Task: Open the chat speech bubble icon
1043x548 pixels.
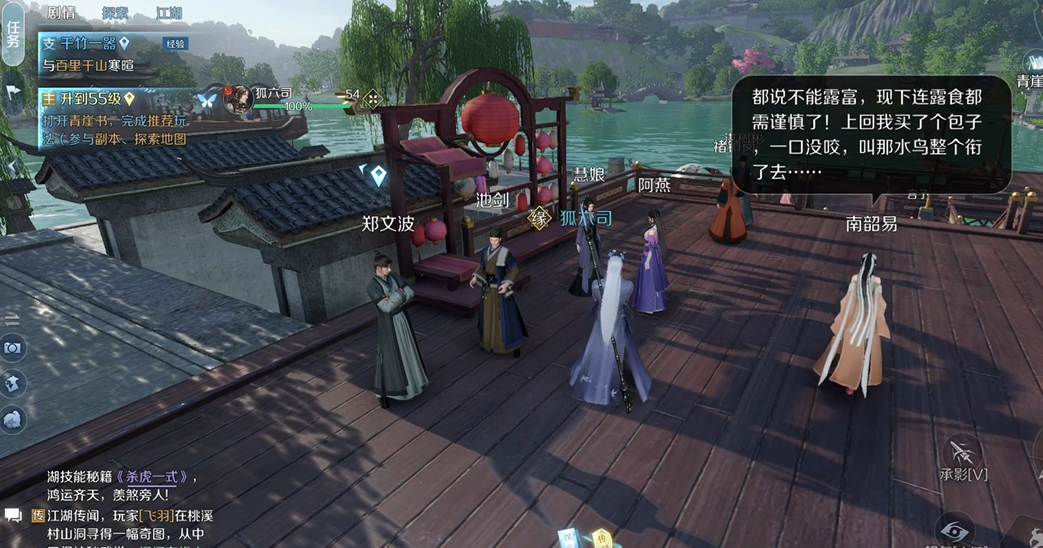Action: click(13, 516)
